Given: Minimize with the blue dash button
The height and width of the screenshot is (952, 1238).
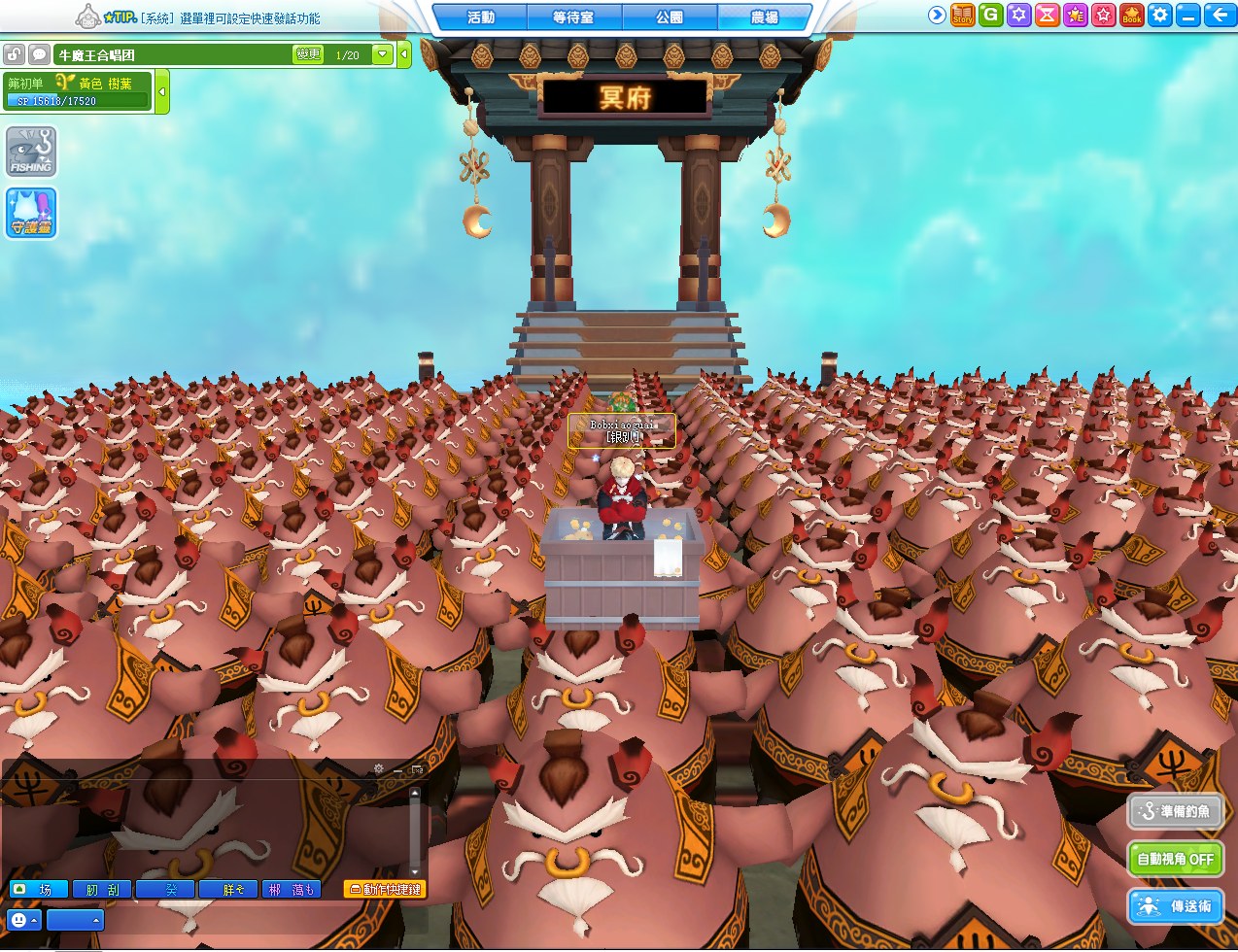Looking at the screenshot, I should 1187,15.
